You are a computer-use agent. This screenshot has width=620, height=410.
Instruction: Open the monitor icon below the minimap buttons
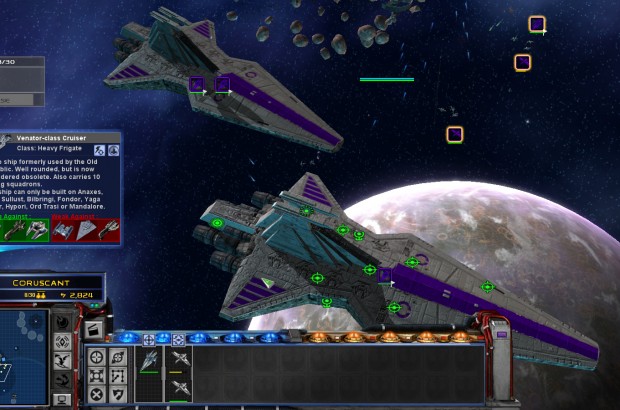tap(62, 399)
